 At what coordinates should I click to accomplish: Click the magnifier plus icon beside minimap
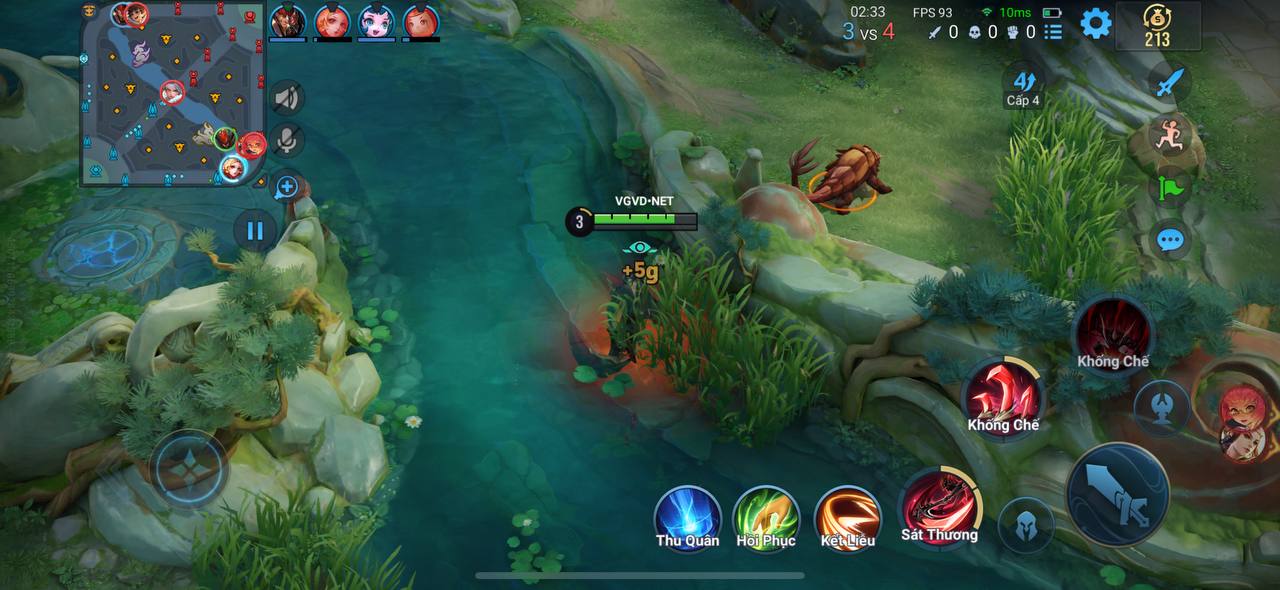[x=287, y=186]
